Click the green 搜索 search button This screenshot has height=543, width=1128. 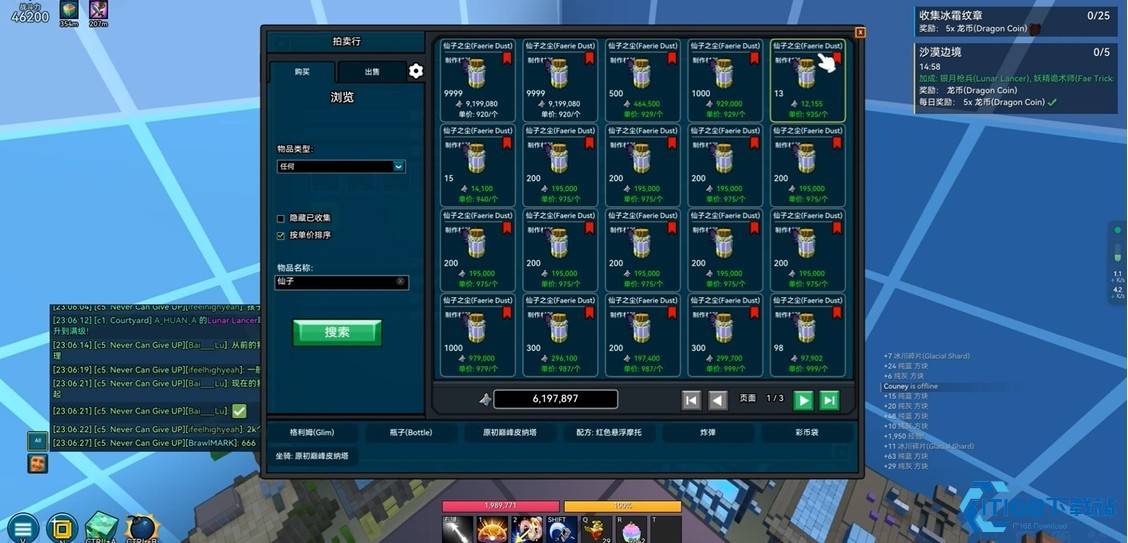tap(337, 332)
